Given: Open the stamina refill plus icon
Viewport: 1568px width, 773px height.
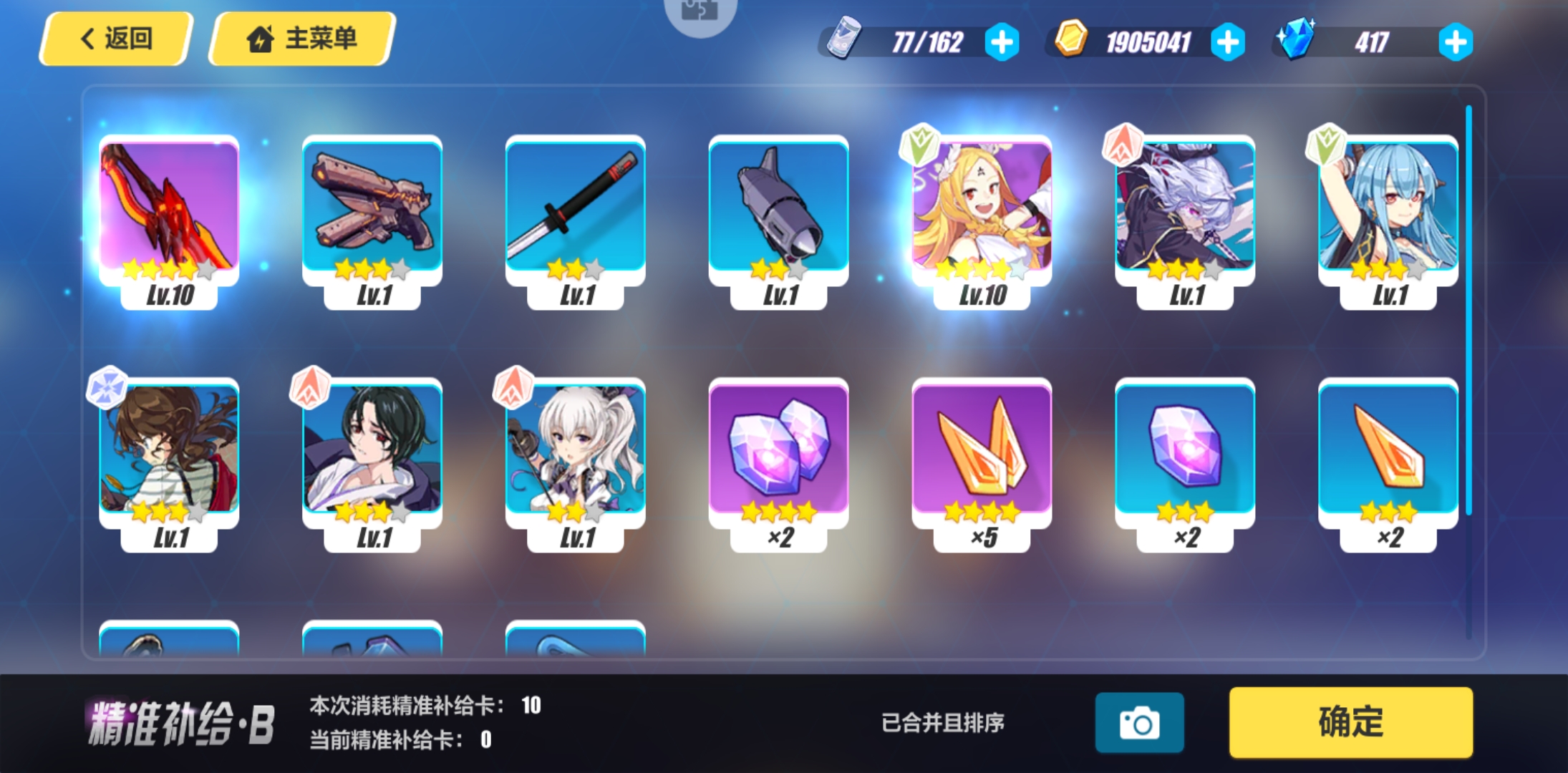Looking at the screenshot, I should click(1002, 42).
